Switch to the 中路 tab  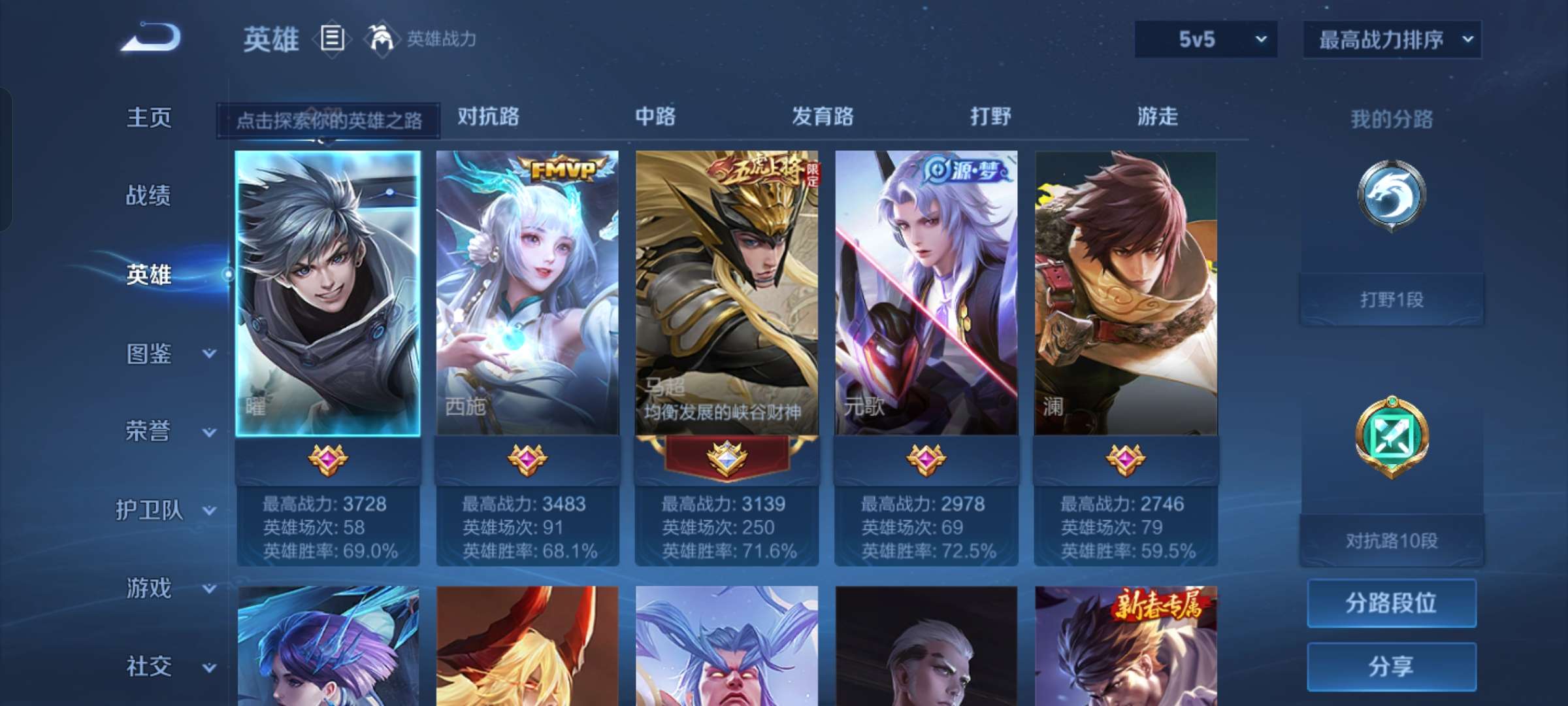tap(655, 116)
